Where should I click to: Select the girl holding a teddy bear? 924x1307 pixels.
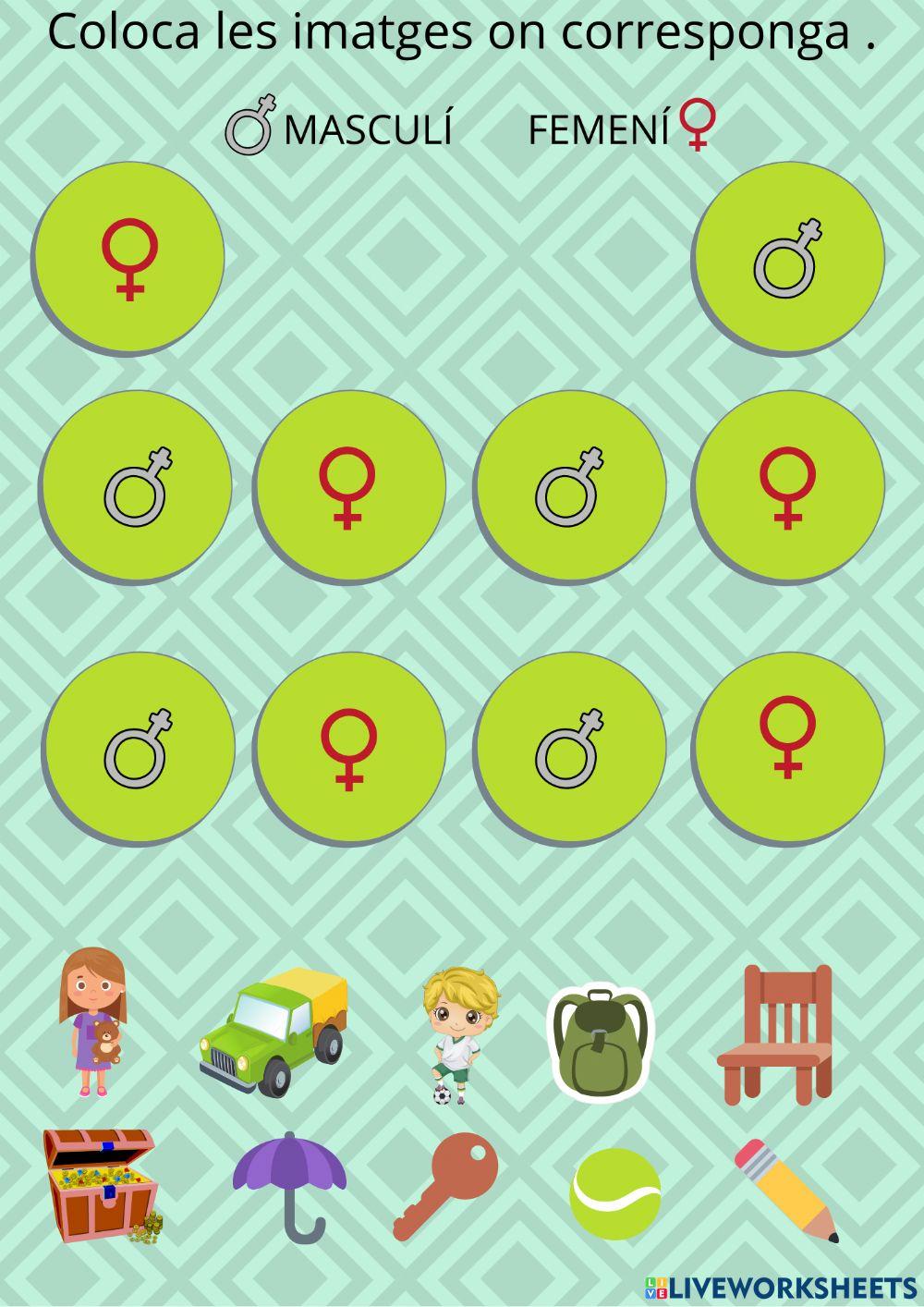tap(92, 1021)
